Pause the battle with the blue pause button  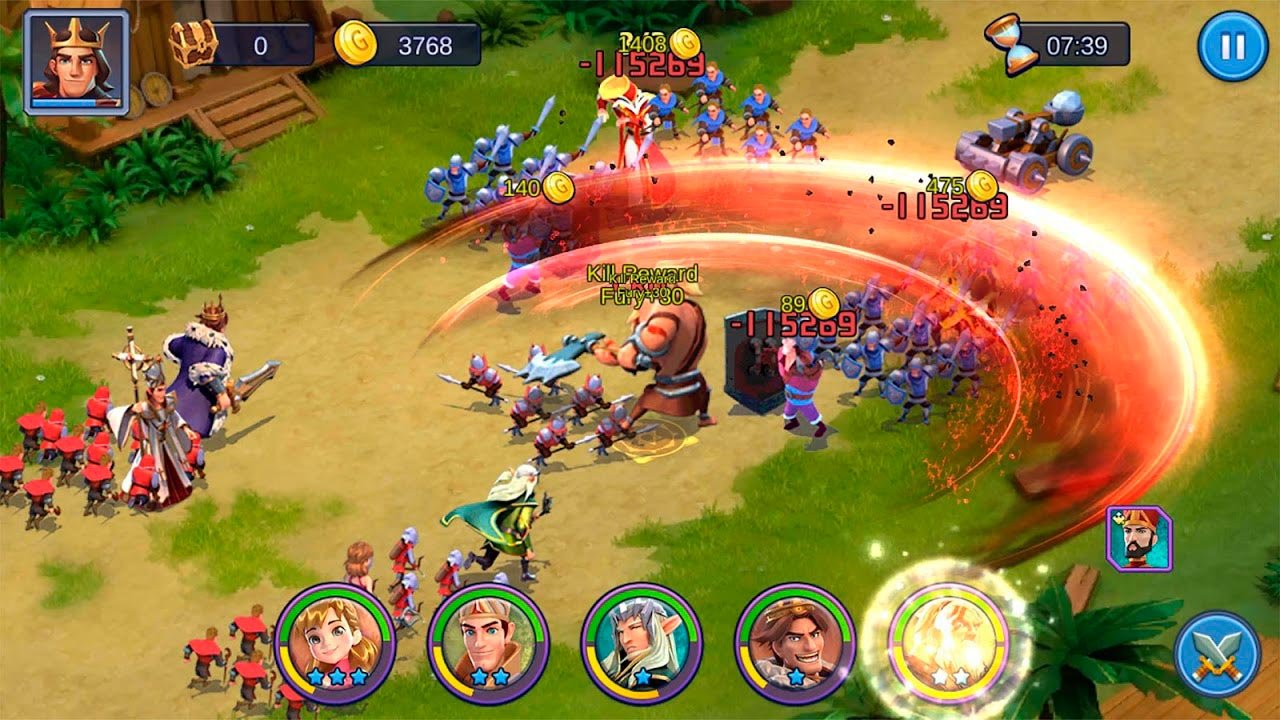[1232, 46]
